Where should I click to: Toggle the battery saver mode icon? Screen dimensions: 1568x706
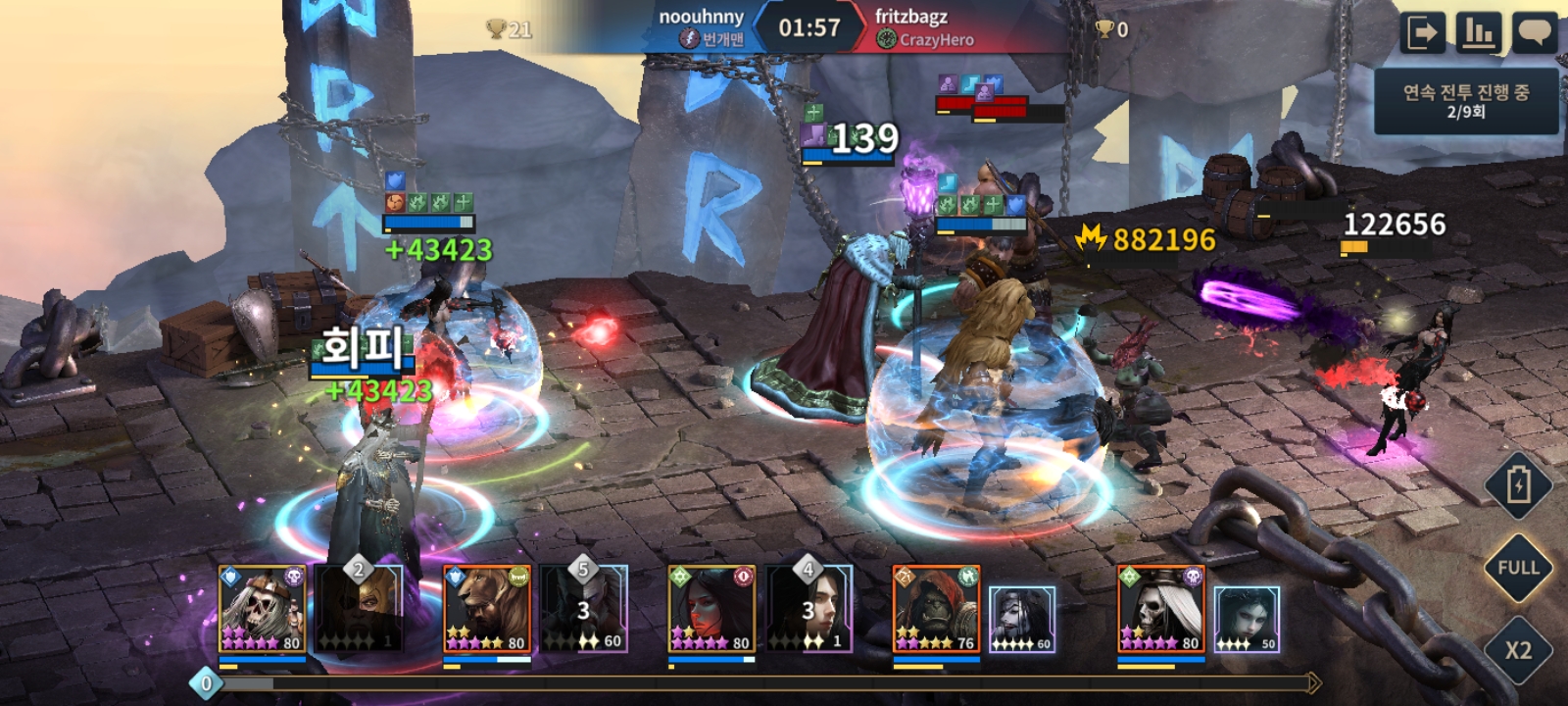[x=1518, y=484]
